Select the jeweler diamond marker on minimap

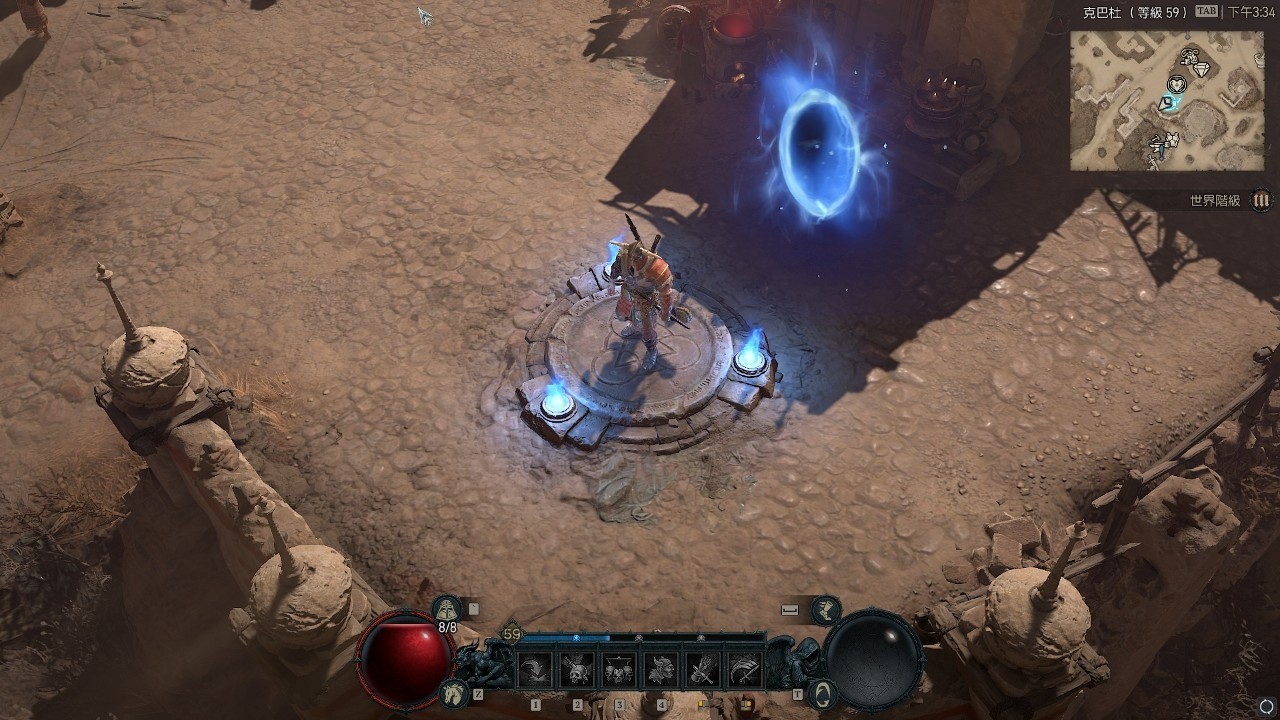[x=1201, y=69]
